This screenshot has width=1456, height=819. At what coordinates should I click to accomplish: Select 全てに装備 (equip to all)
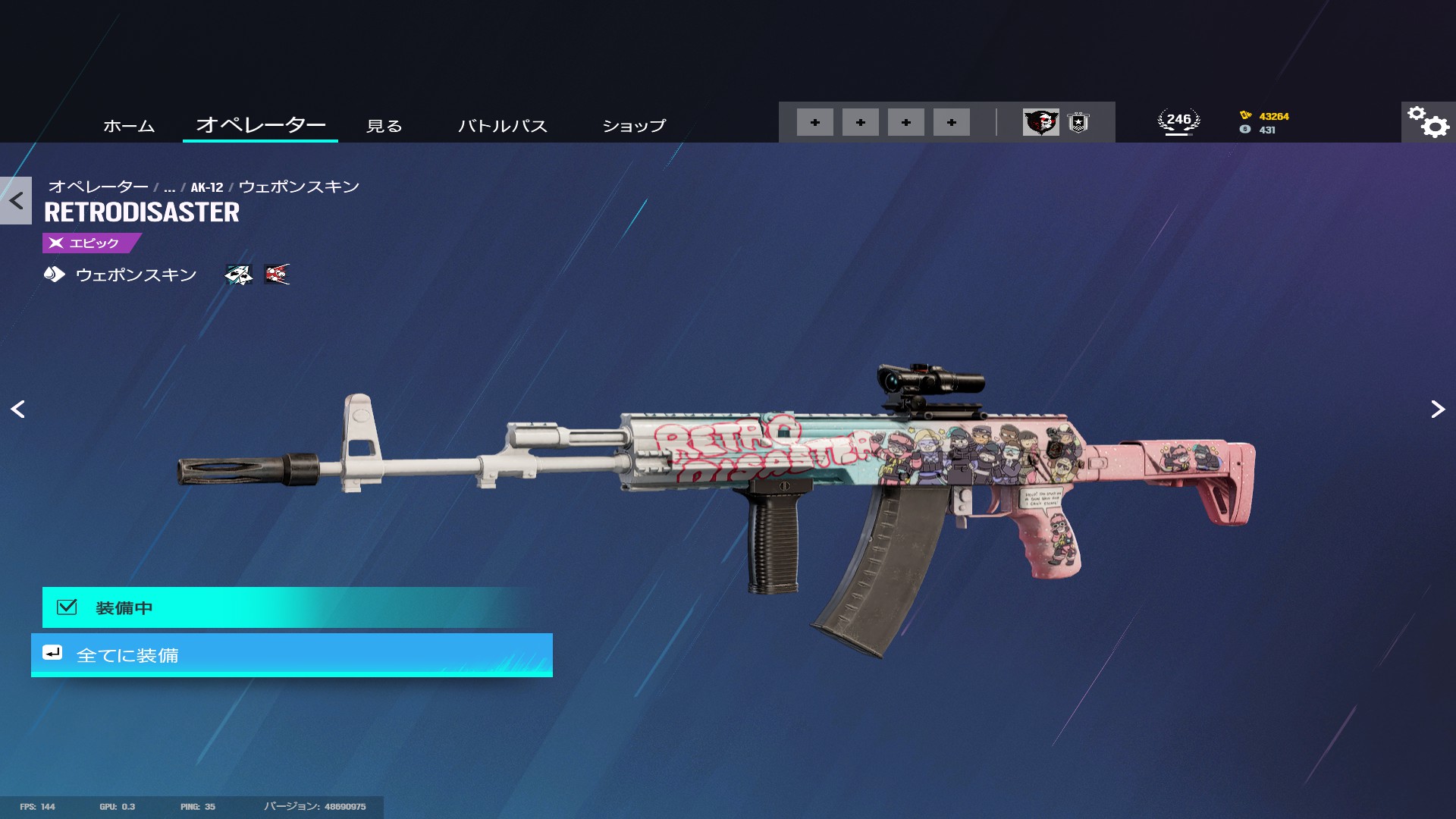291,655
